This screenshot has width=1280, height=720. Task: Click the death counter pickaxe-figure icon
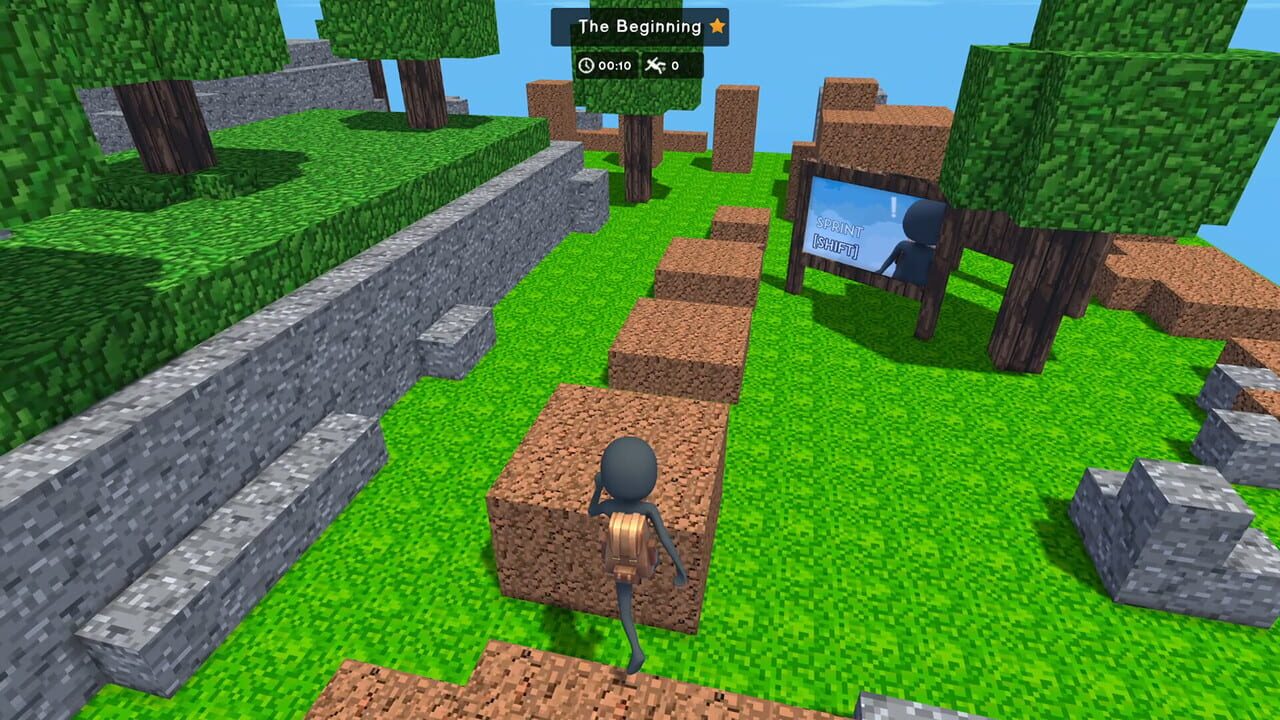(x=656, y=66)
